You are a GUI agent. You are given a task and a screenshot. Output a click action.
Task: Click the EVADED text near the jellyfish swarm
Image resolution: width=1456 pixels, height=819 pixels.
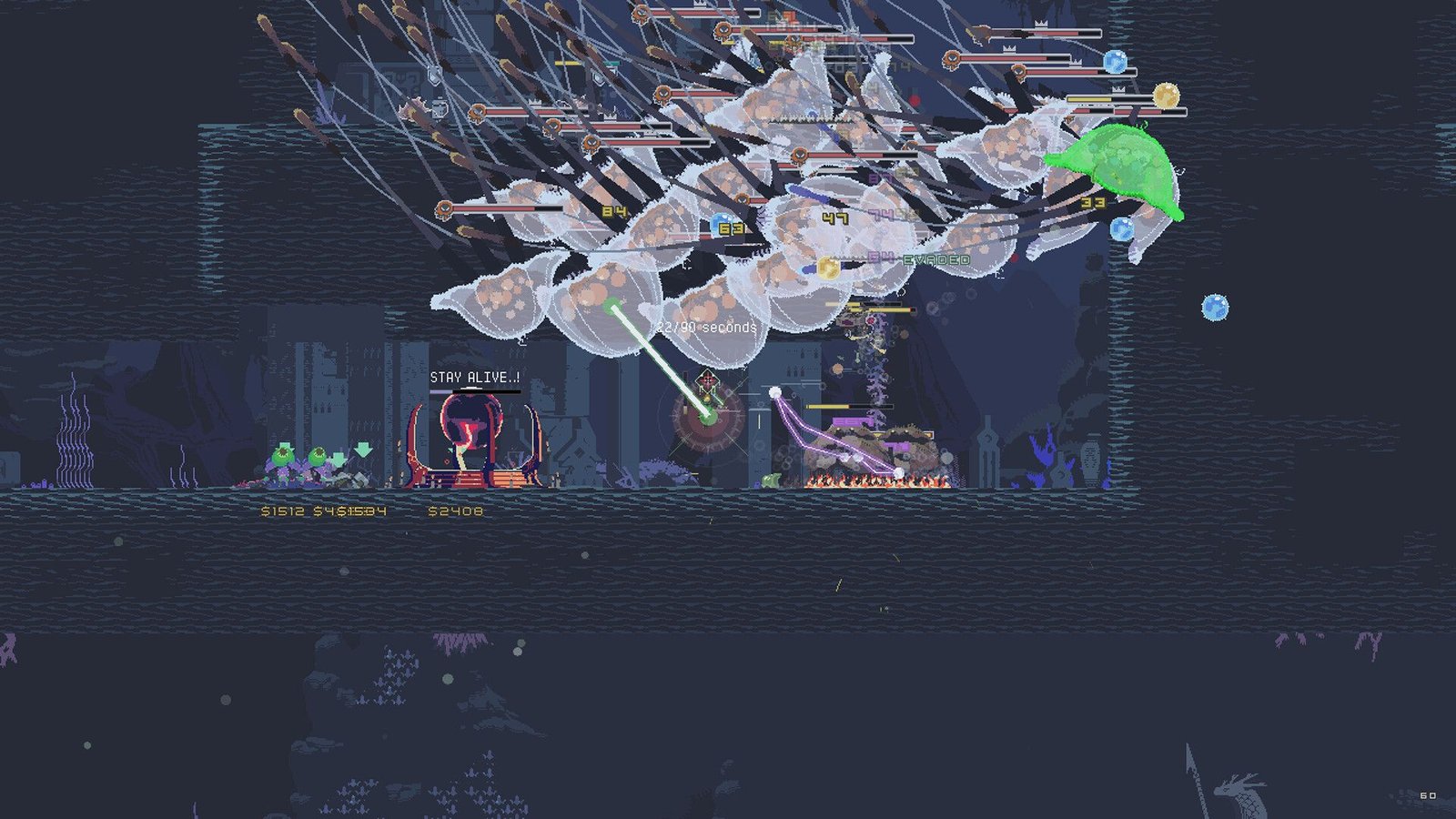click(935, 259)
